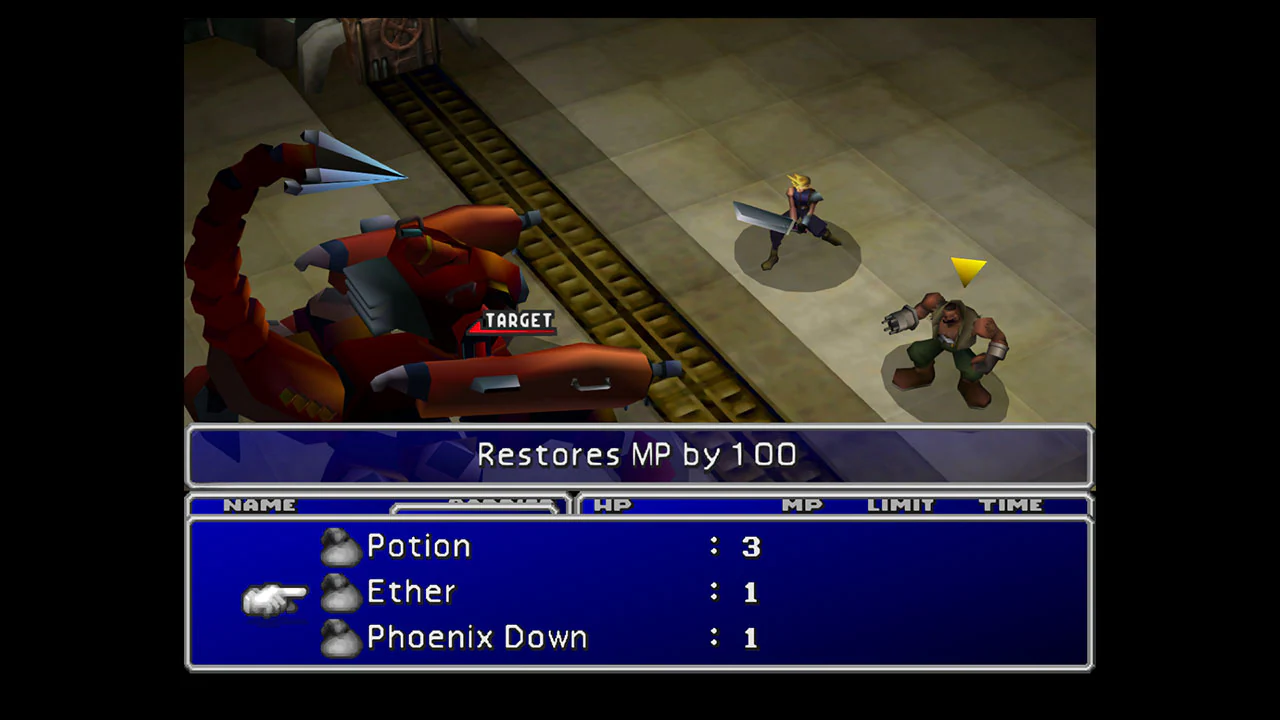Click the pointing hand cursor

point(277,594)
